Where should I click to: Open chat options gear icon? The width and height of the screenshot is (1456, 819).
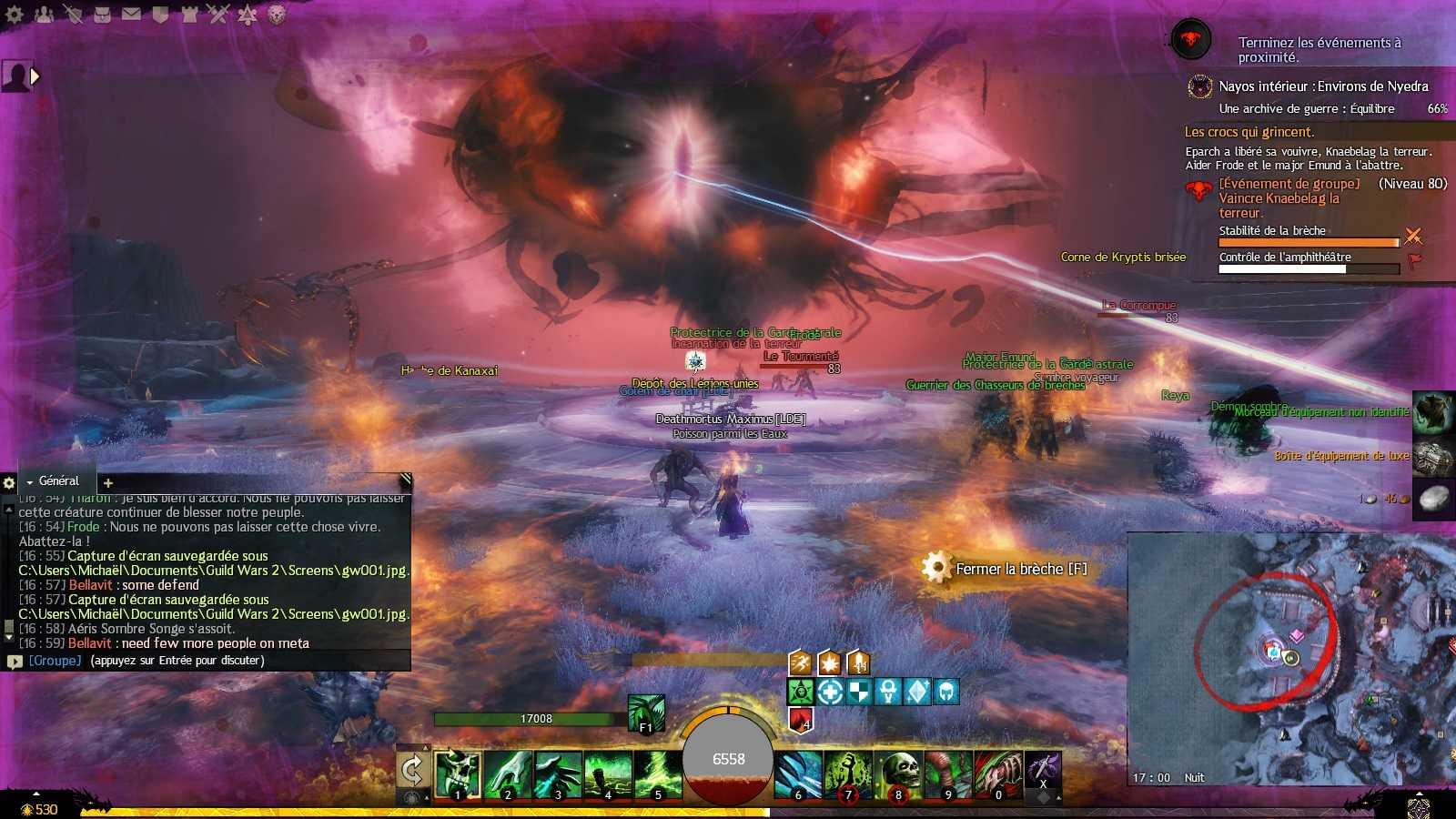tap(9, 483)
